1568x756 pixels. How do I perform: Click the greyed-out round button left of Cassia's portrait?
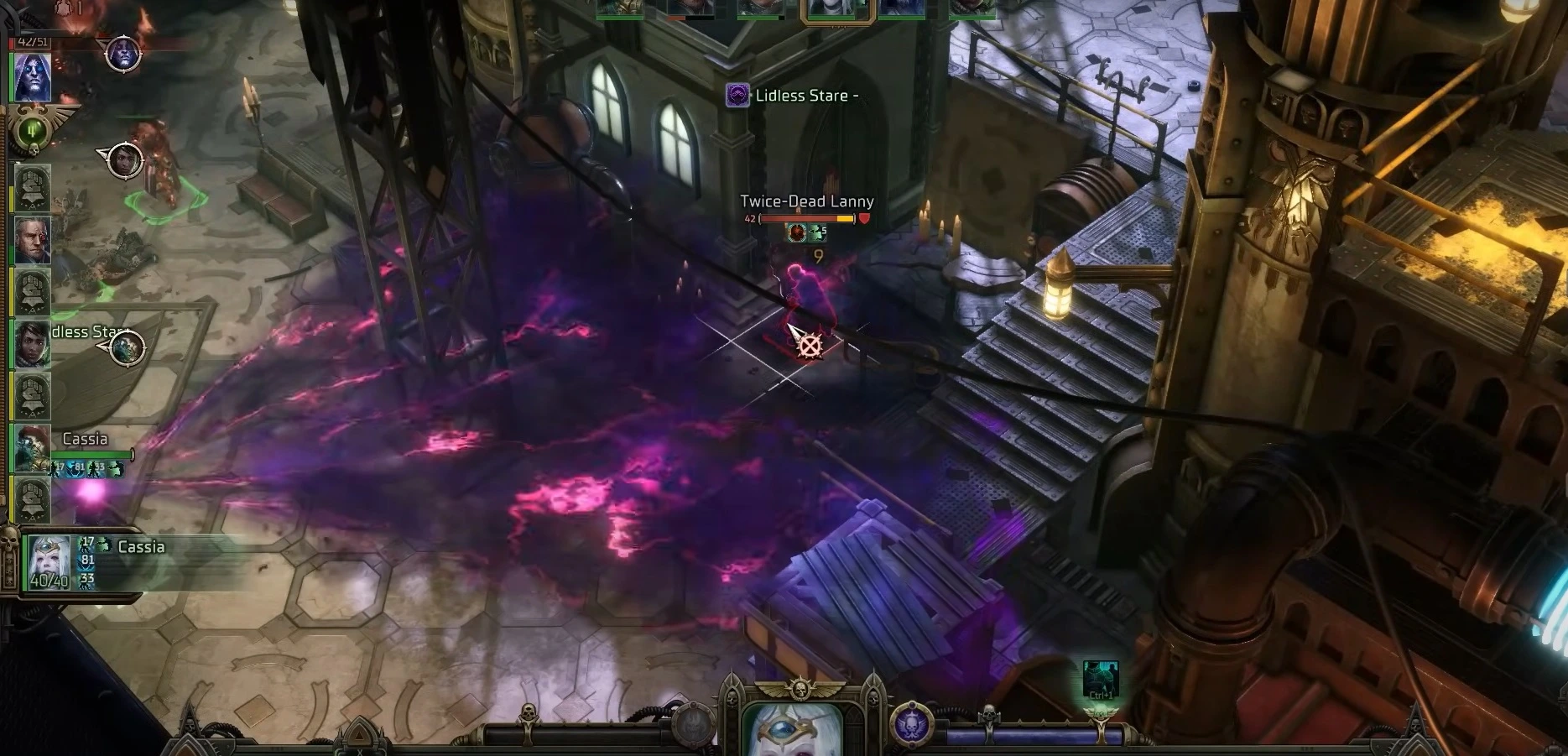click(694, 725)
